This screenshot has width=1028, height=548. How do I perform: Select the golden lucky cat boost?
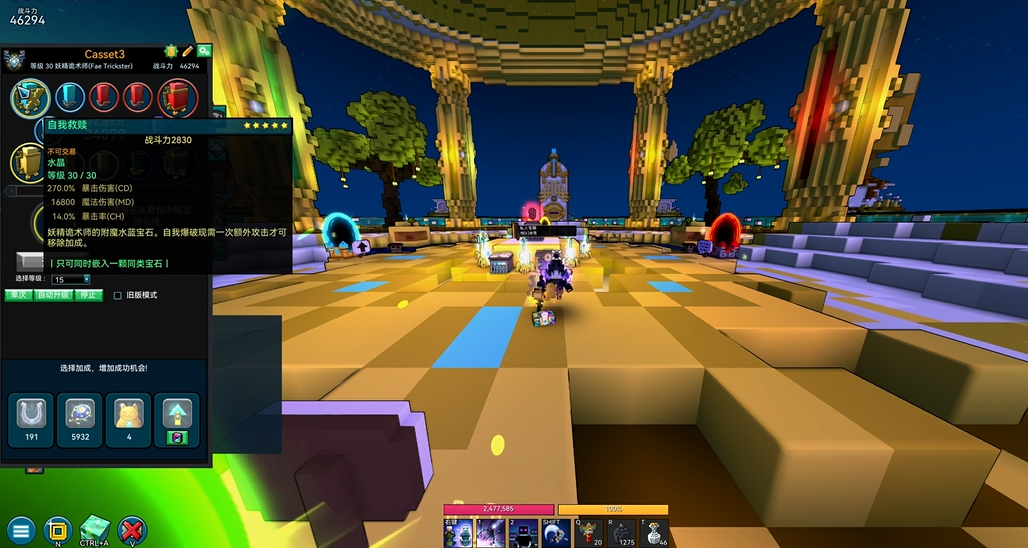(x=127, y=415)
